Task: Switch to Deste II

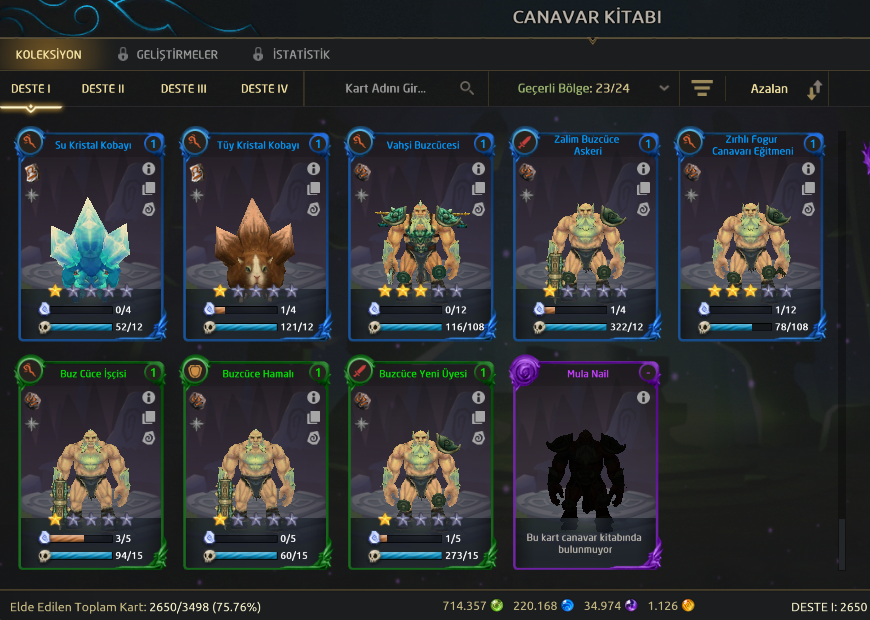Action: [x=103, y=89]
